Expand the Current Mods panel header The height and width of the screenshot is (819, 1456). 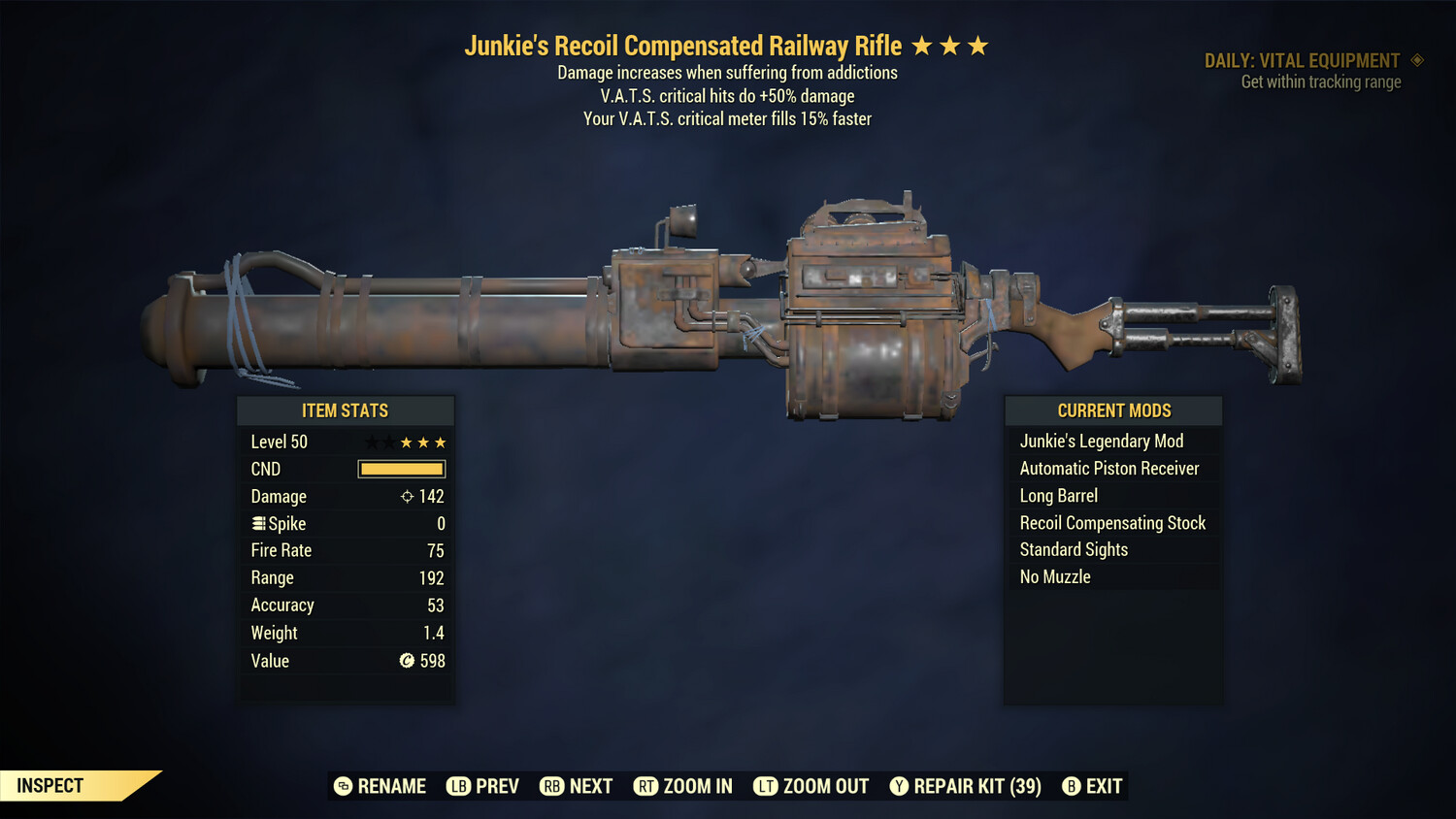click(1112, 410)
